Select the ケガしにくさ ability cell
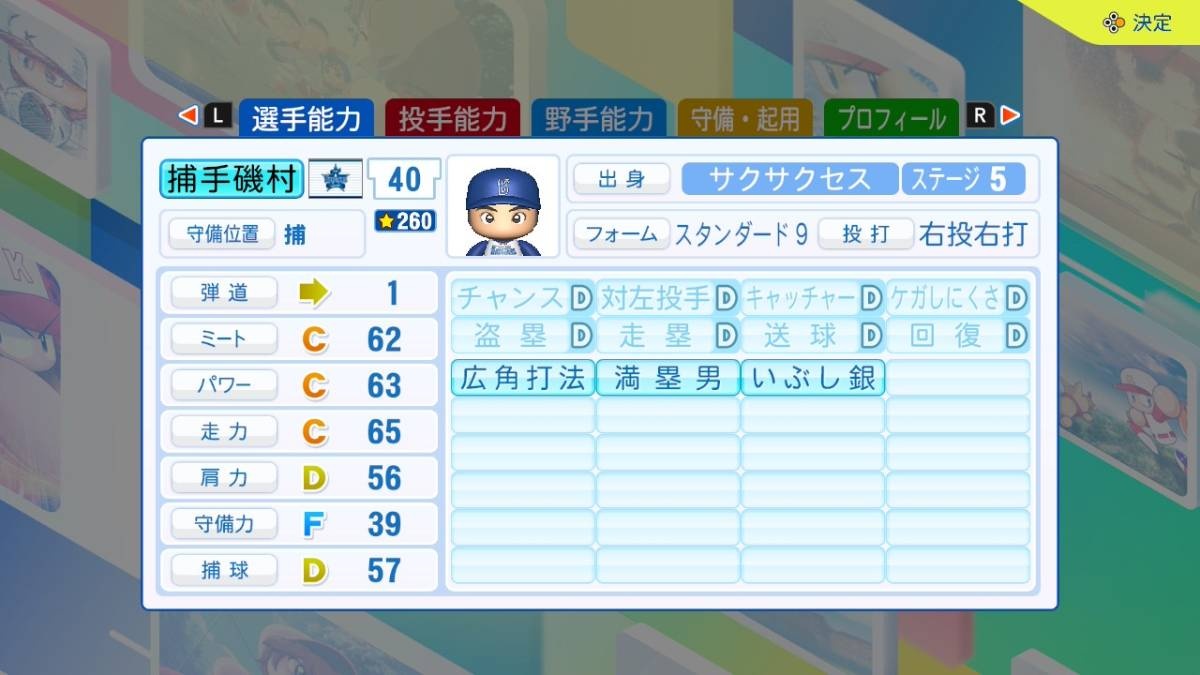Screen dimensions: 1200x675 point(958,297)
